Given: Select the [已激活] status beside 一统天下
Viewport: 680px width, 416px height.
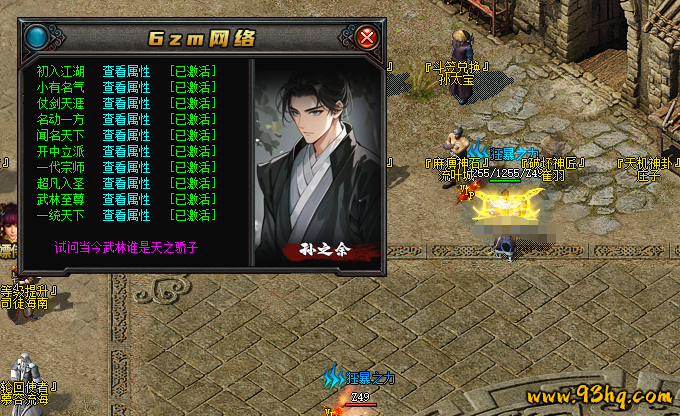Looking at the screenshot, I should 193,215.
